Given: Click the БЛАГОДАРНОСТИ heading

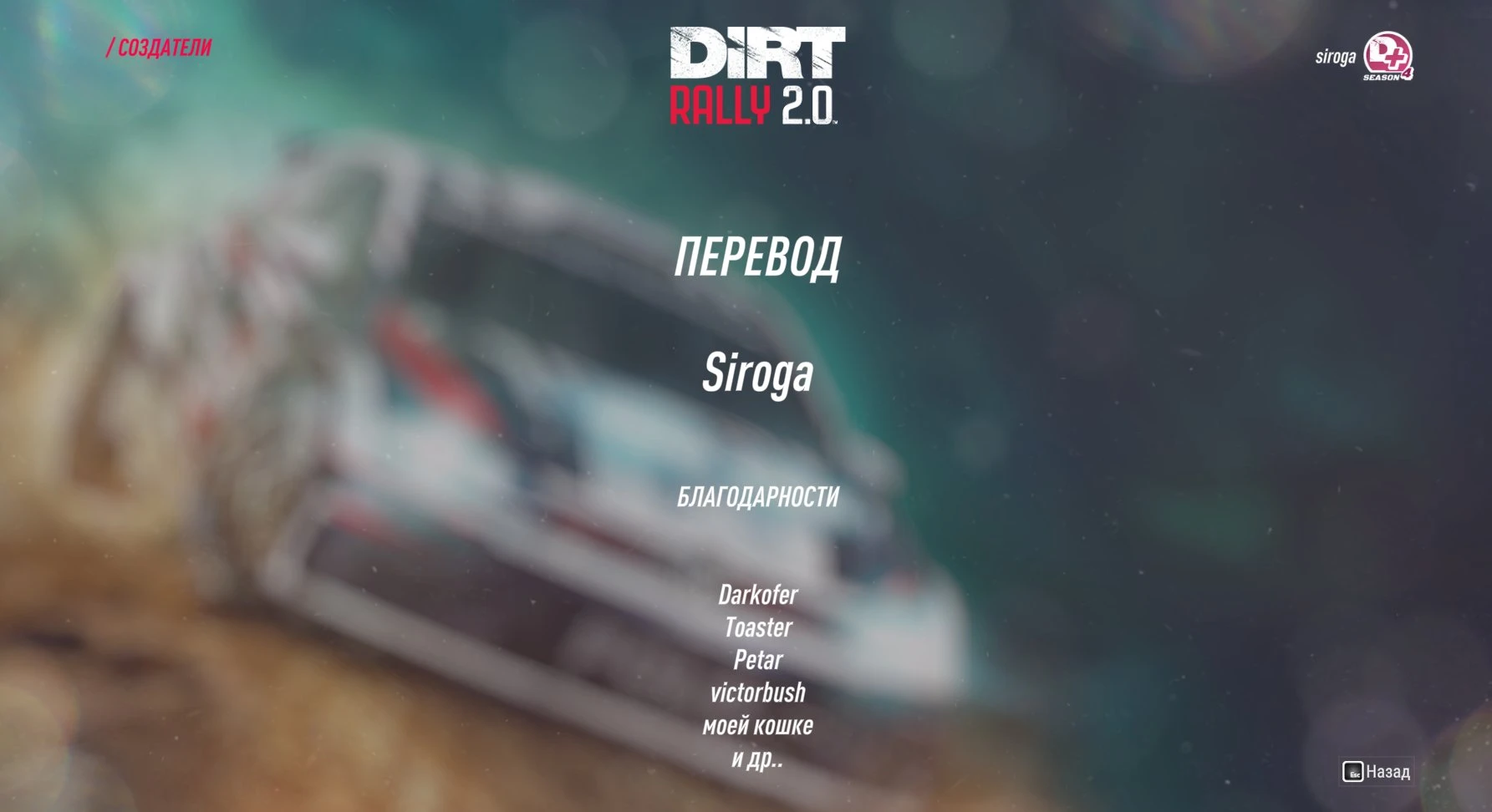Looking at the screenshot, I should (757, 498).
